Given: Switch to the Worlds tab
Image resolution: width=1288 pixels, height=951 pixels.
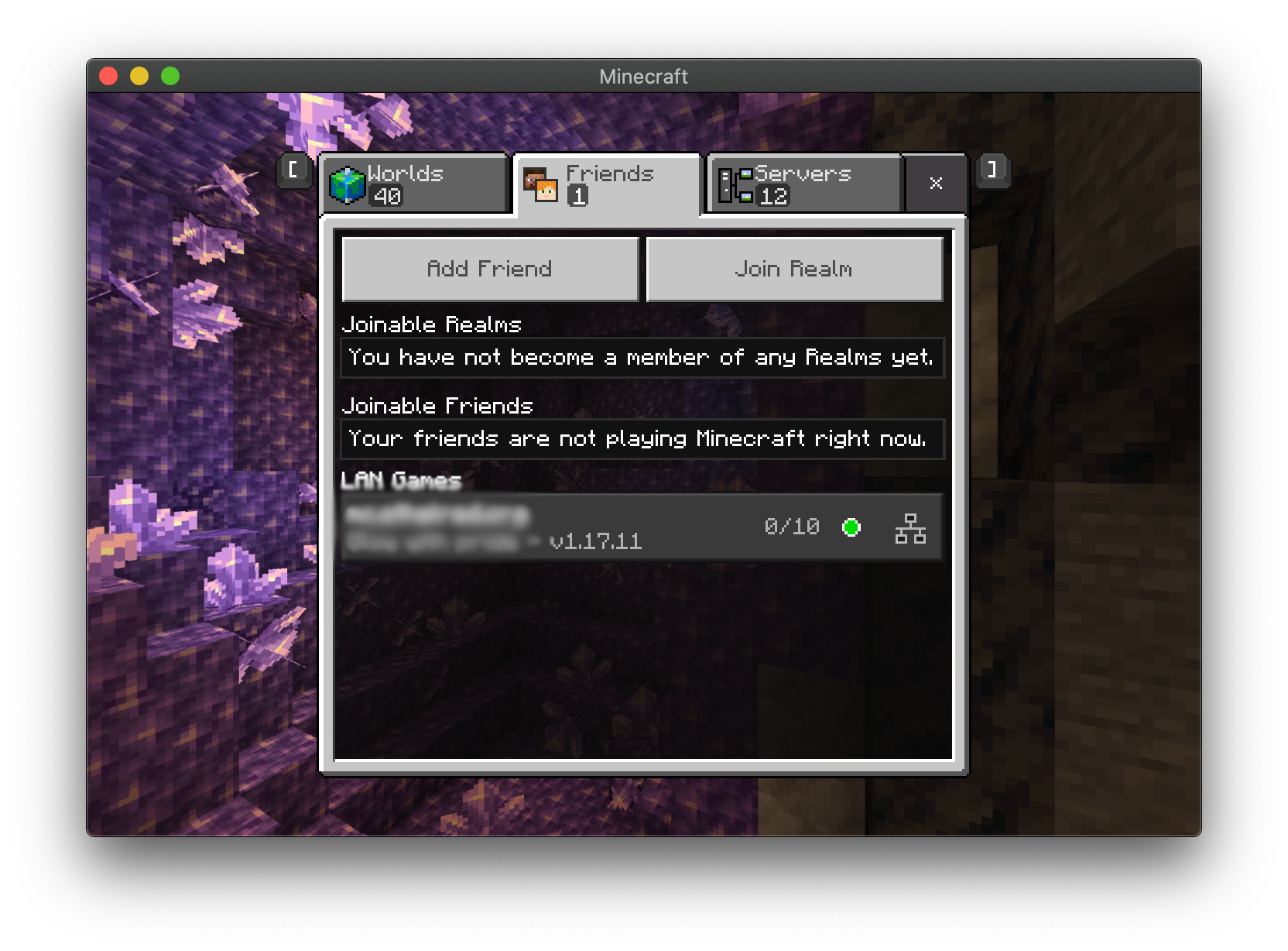Looking at the screenshot, I should 415,184.
